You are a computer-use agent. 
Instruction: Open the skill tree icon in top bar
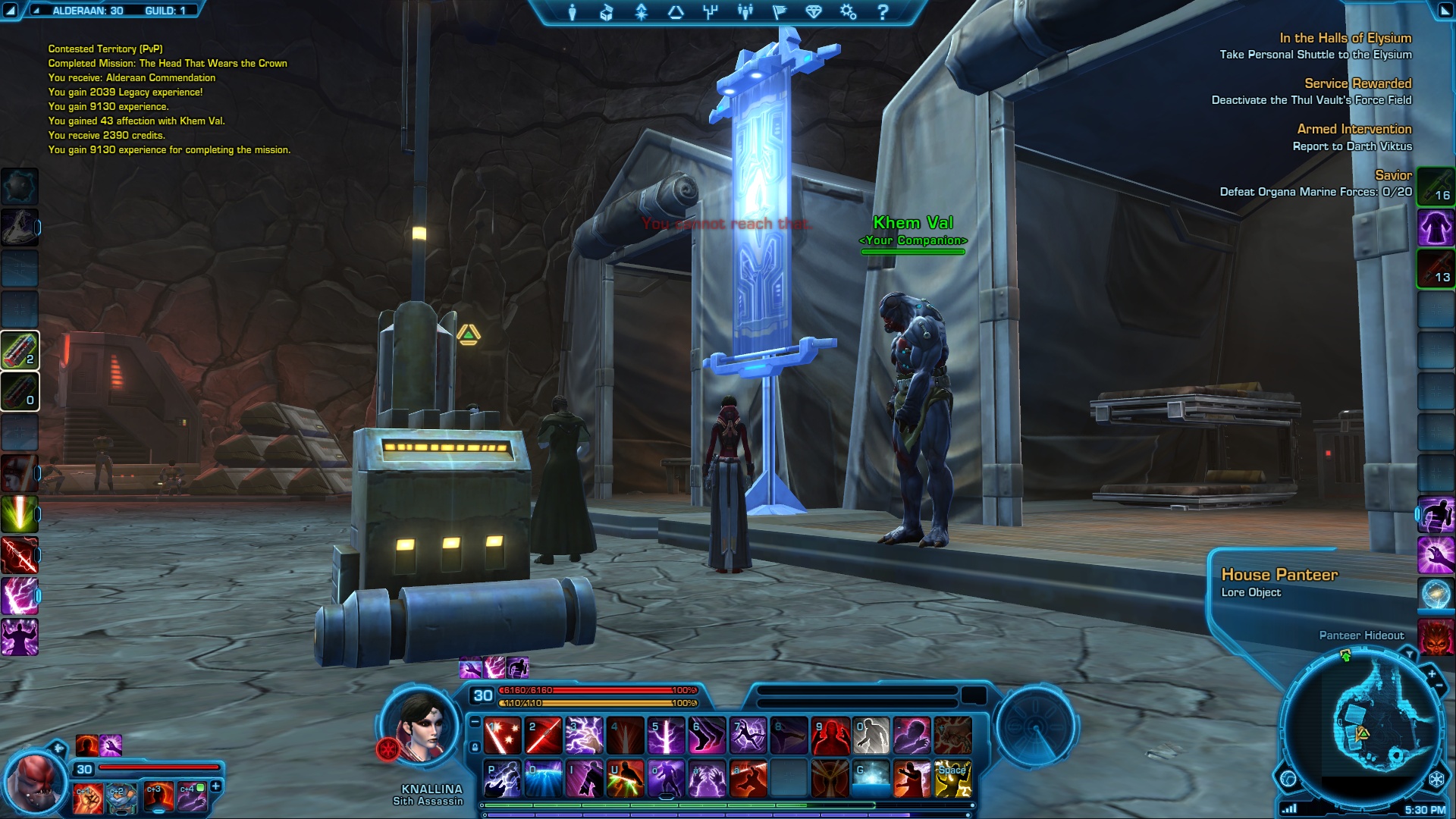711,12
